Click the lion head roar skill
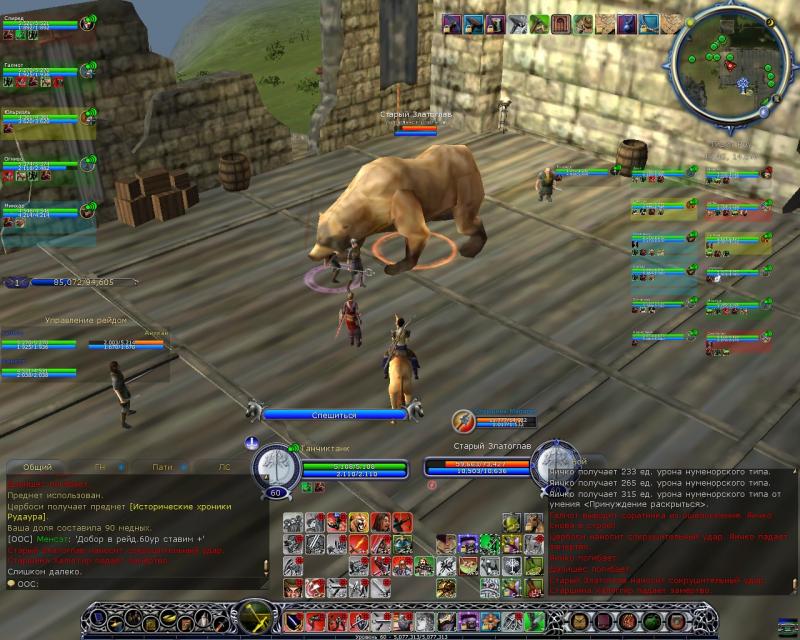800x640 pixels. click(358, 522)
